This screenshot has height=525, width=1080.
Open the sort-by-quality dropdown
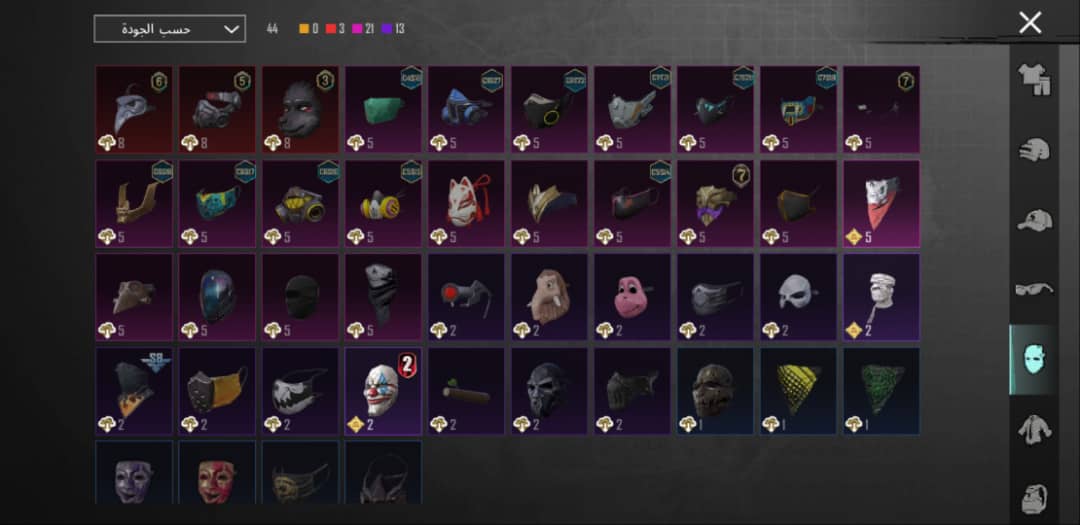169,29
